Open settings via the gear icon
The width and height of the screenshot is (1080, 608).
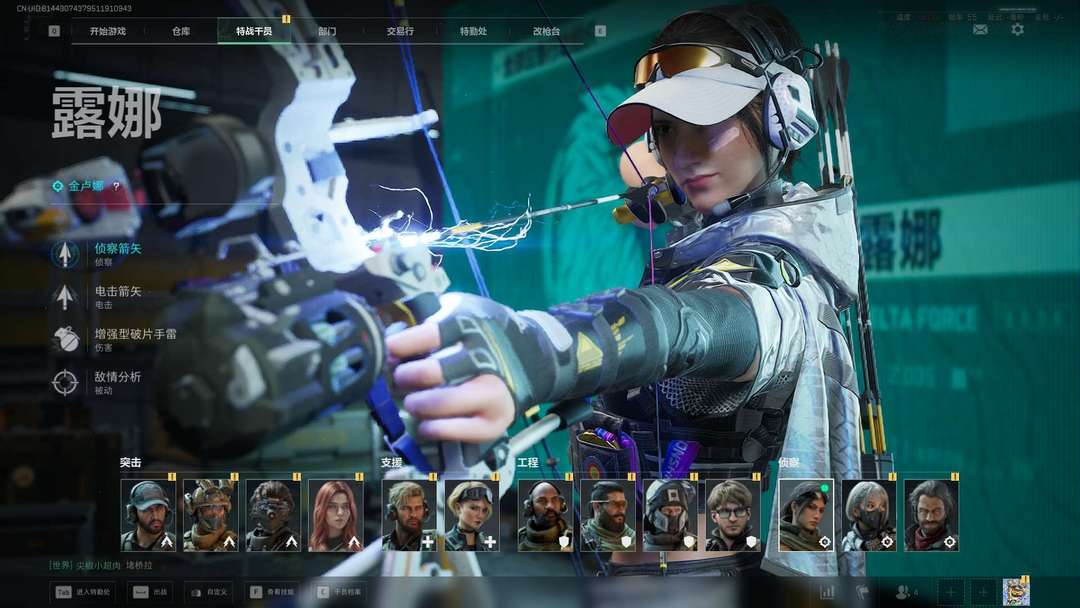click(1017, 30)
